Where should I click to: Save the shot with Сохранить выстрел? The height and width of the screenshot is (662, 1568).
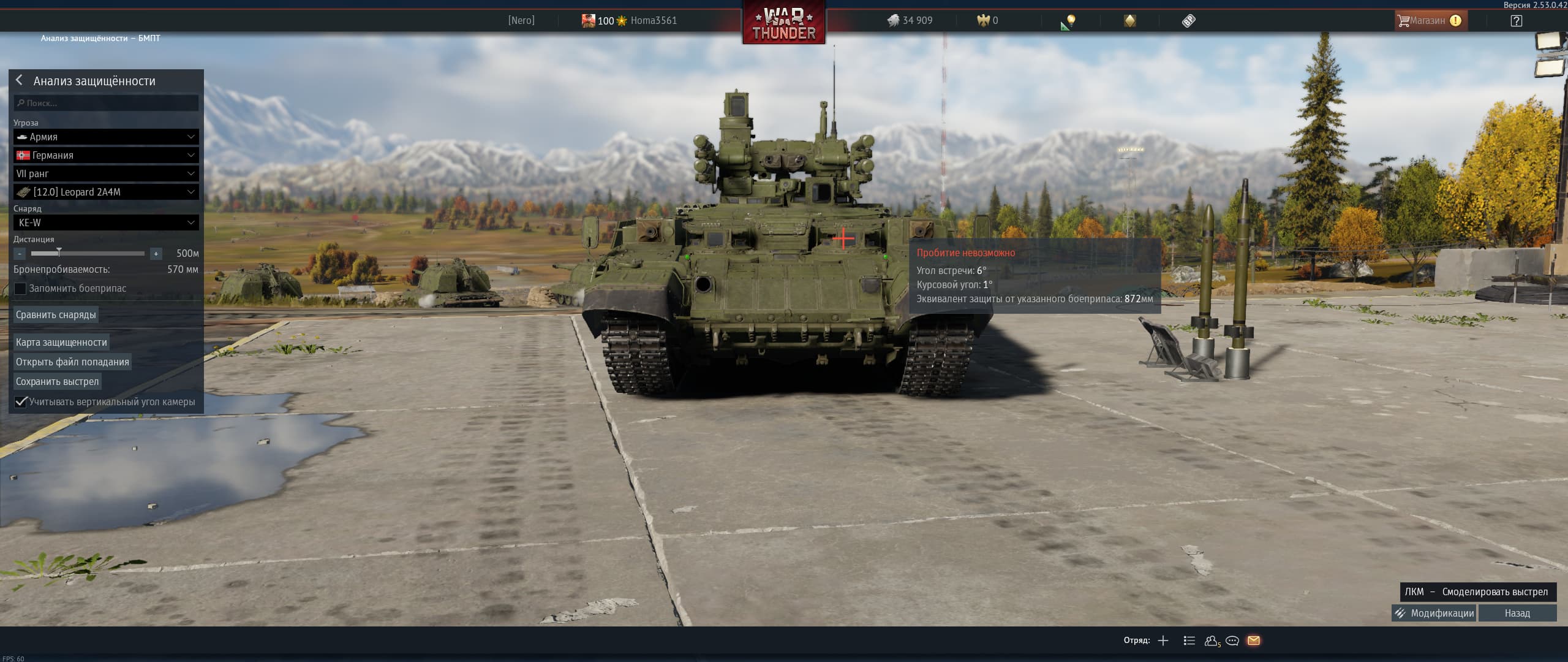pos(57,381)
